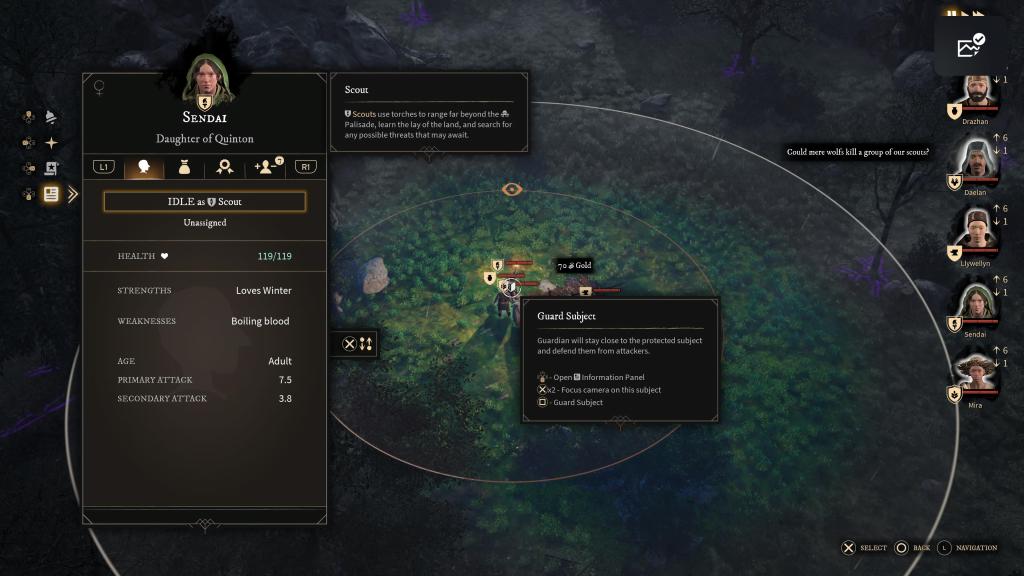This screenshot has width=1024, height=576.
Task: Click Sendai's large portrait in the panel header
Action: [x=205, y=80]
